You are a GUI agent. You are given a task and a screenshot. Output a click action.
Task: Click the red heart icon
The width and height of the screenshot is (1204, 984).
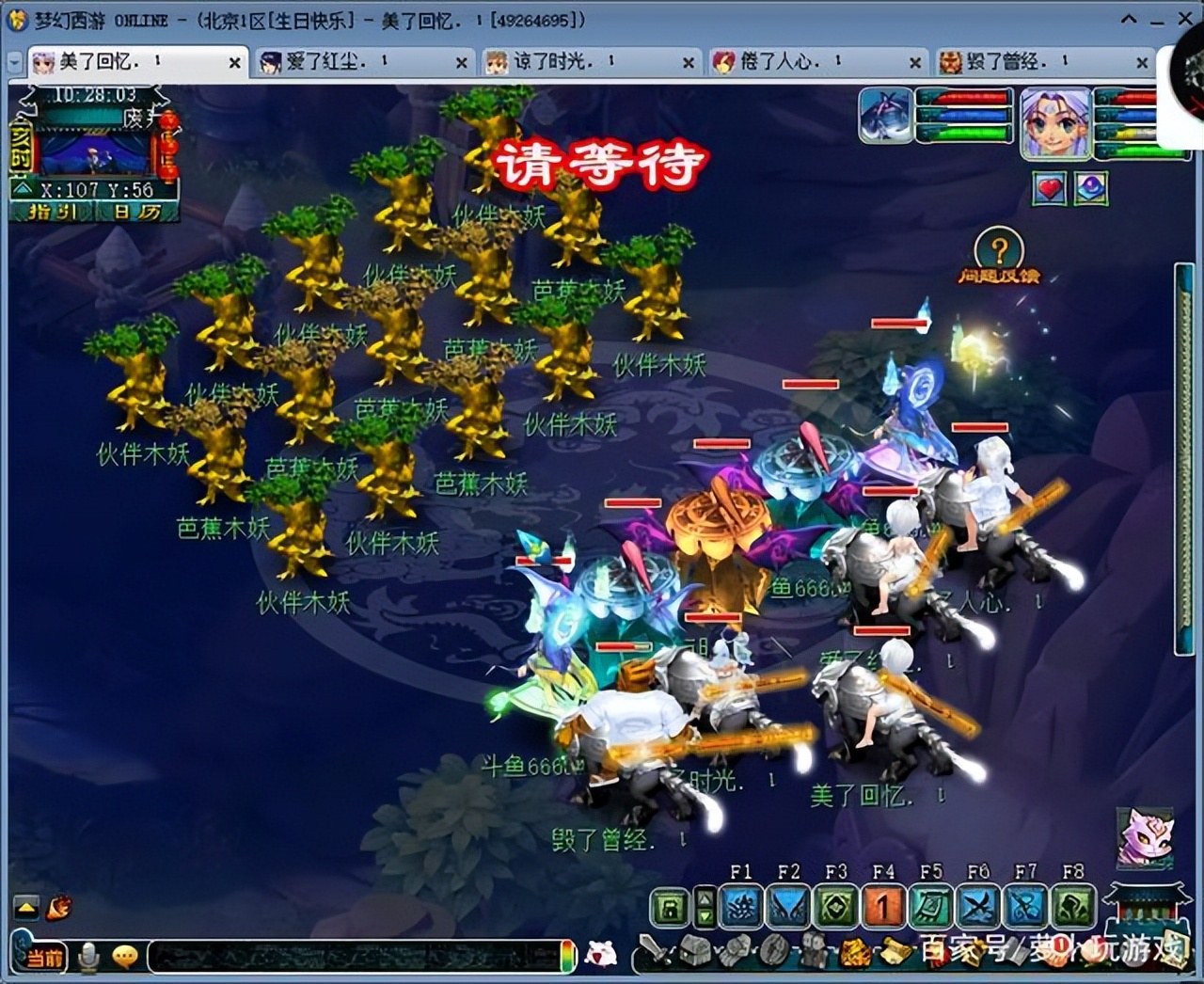click(1050, 189)
